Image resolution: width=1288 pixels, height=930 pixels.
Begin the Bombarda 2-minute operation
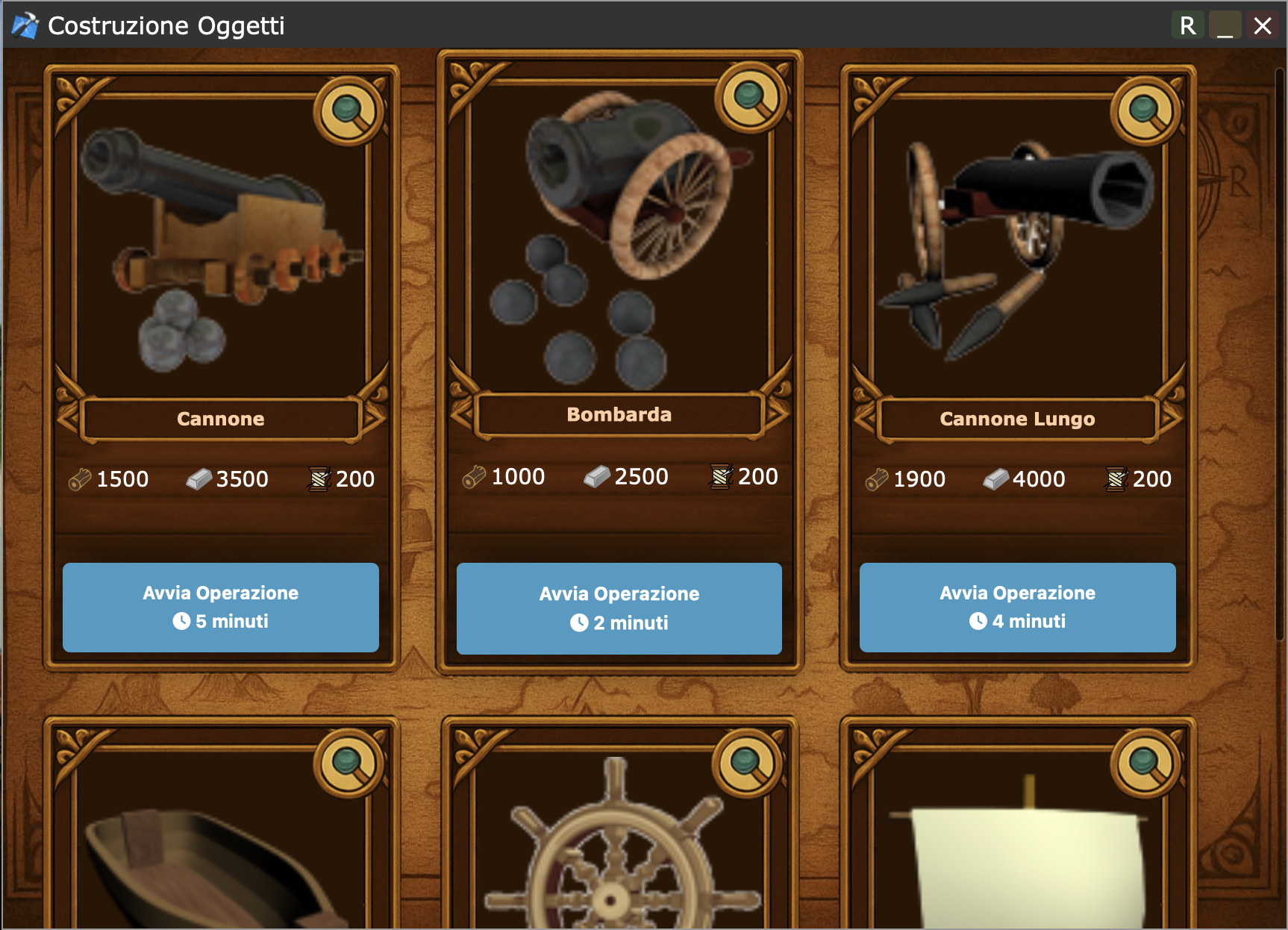coord(619,608)
